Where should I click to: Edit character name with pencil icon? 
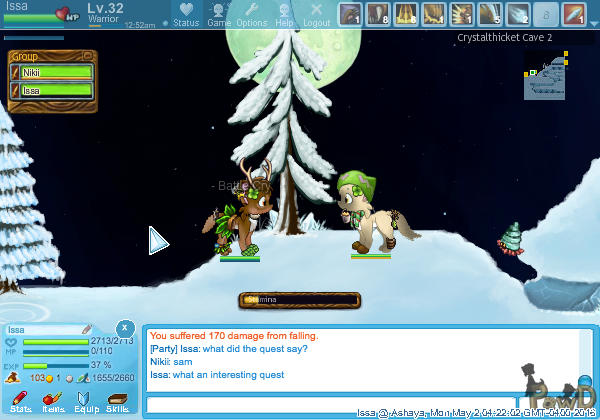[x=87, y=328]
